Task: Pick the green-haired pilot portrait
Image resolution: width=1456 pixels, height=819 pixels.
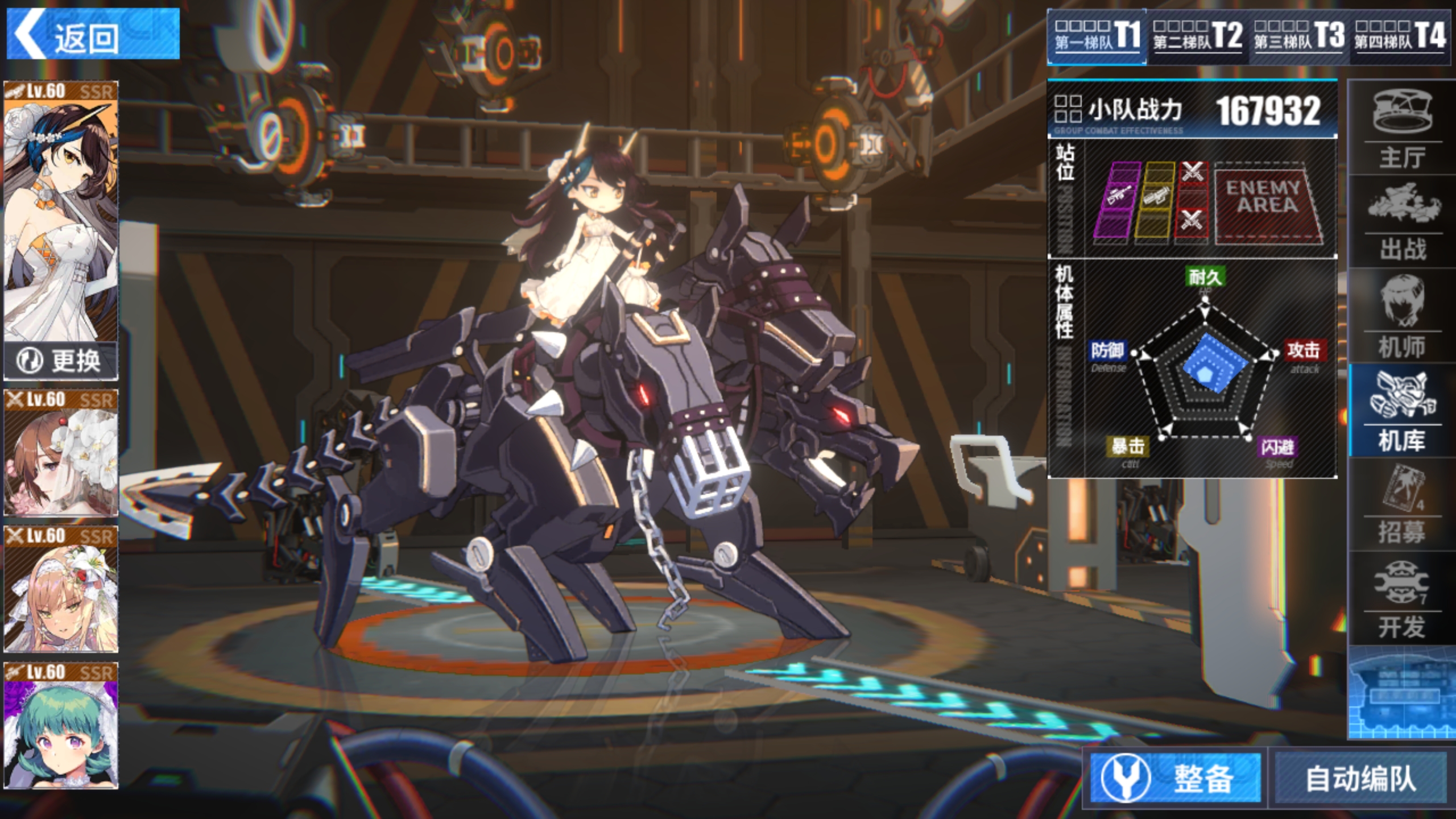Action: coord(61,726)
